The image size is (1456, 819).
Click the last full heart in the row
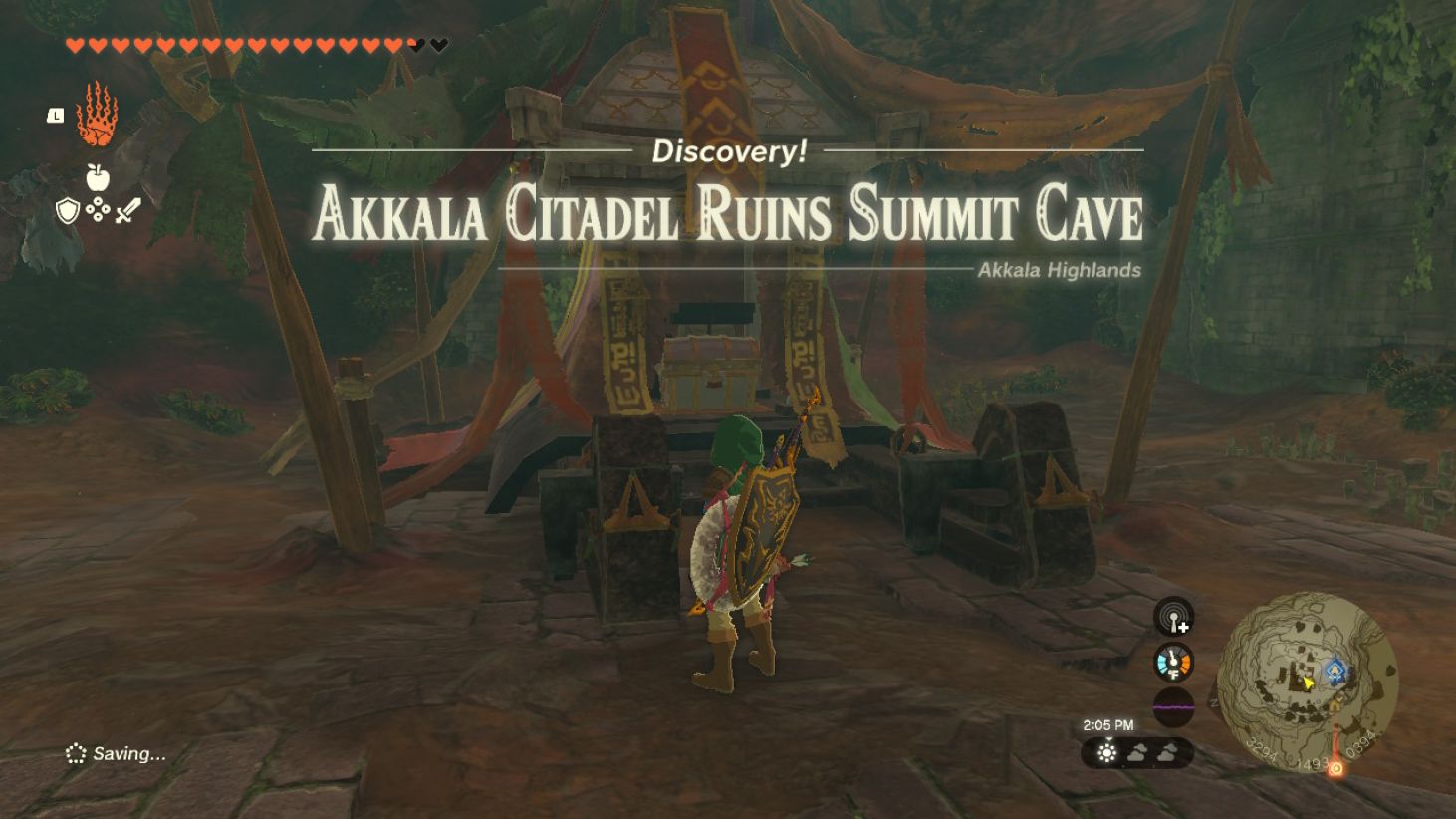[x=391, y=44]
